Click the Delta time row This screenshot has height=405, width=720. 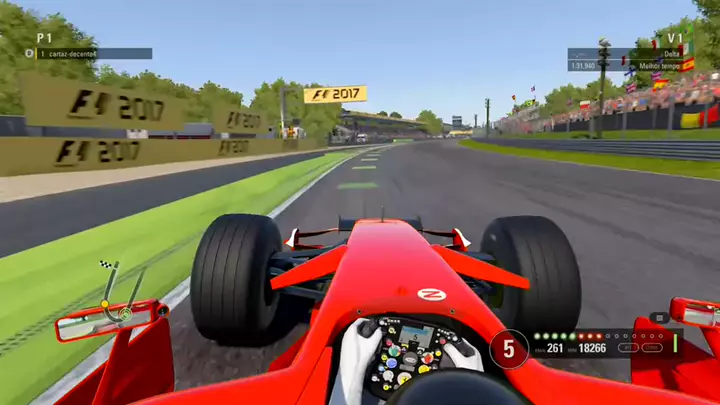click(626, 54)
